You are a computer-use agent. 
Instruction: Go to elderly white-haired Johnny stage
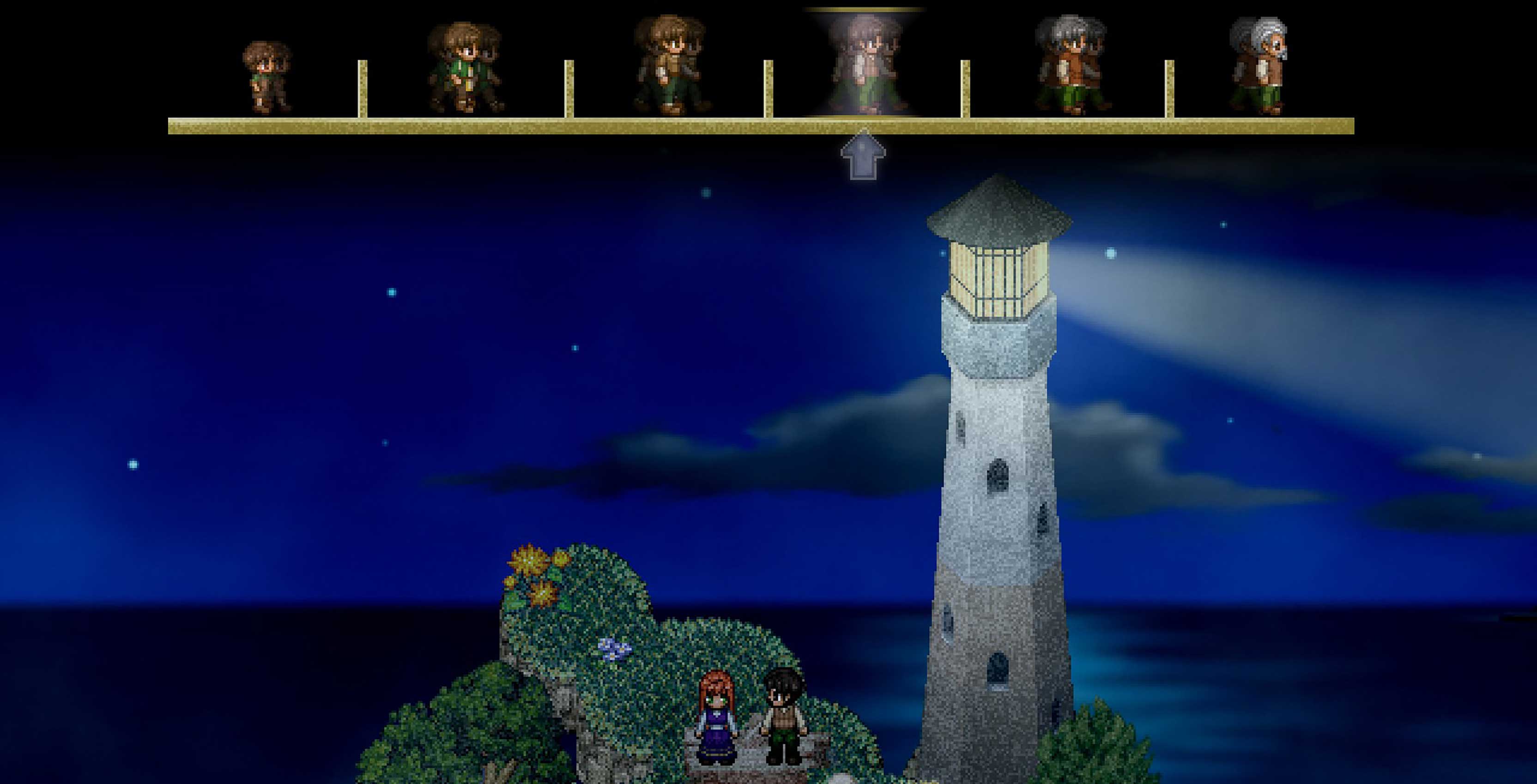coord(1258,66)
